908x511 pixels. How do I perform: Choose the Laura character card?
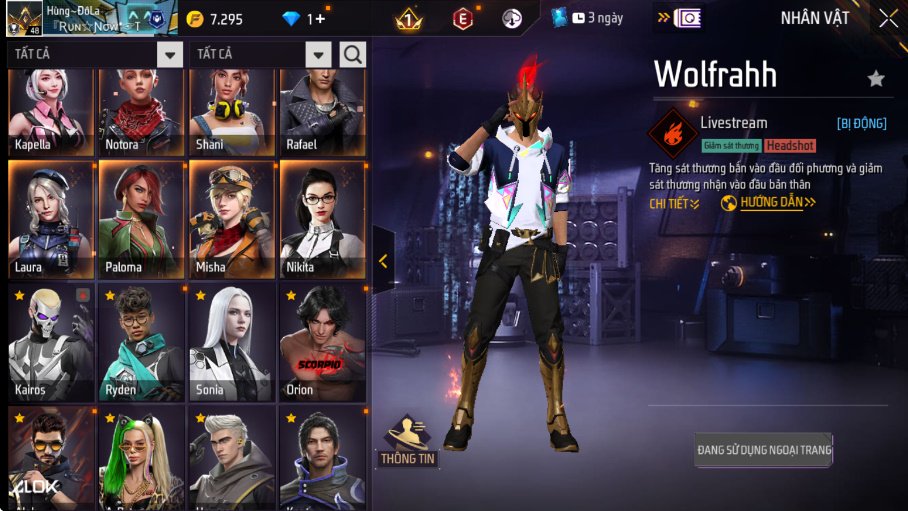coord(51,220)
